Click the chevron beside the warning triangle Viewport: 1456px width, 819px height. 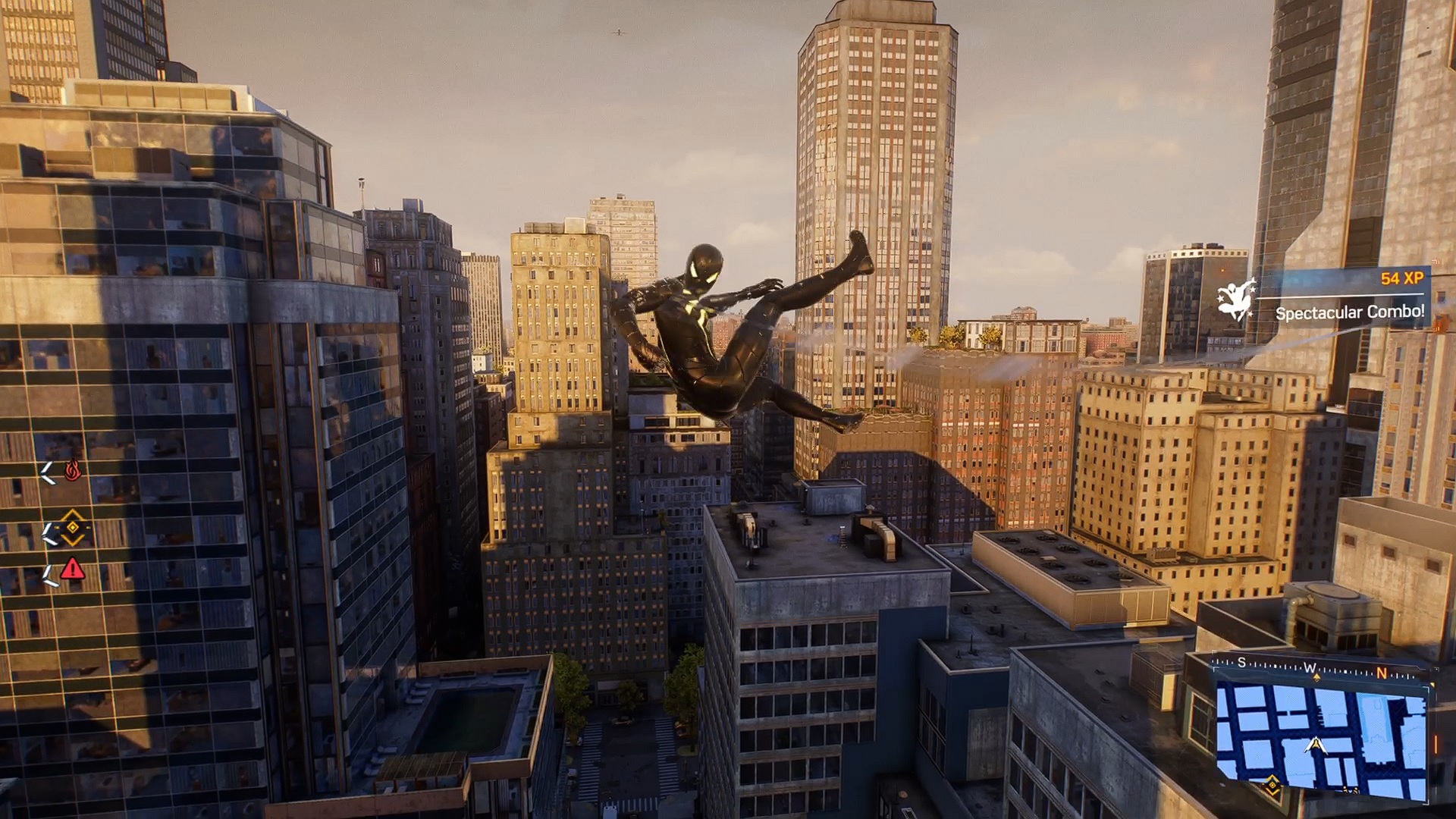pos(50,573)
